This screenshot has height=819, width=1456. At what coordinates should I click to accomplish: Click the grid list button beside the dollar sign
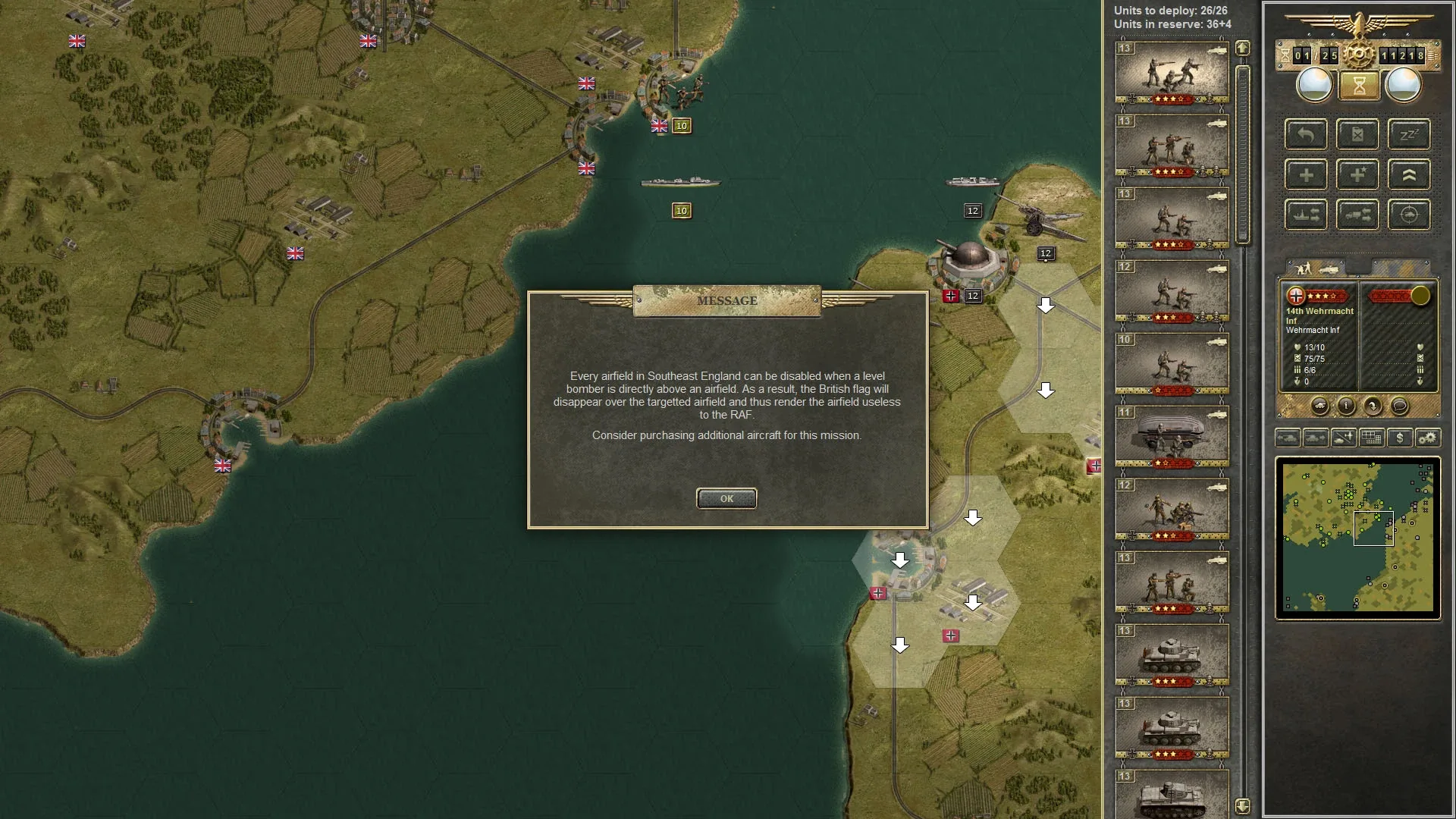pos(1371,438)
